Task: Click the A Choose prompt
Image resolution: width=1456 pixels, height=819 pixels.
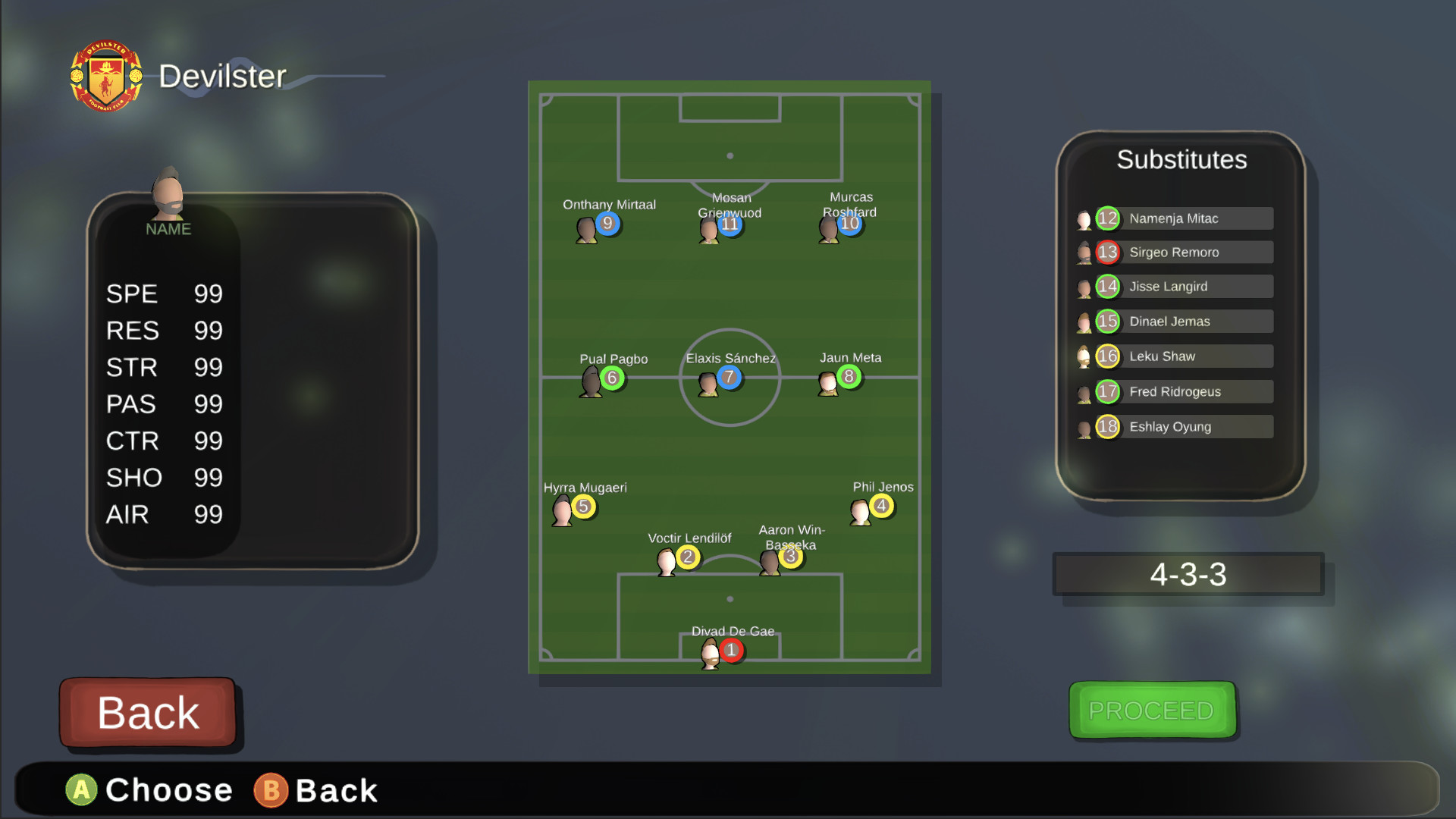Action: 149,789
